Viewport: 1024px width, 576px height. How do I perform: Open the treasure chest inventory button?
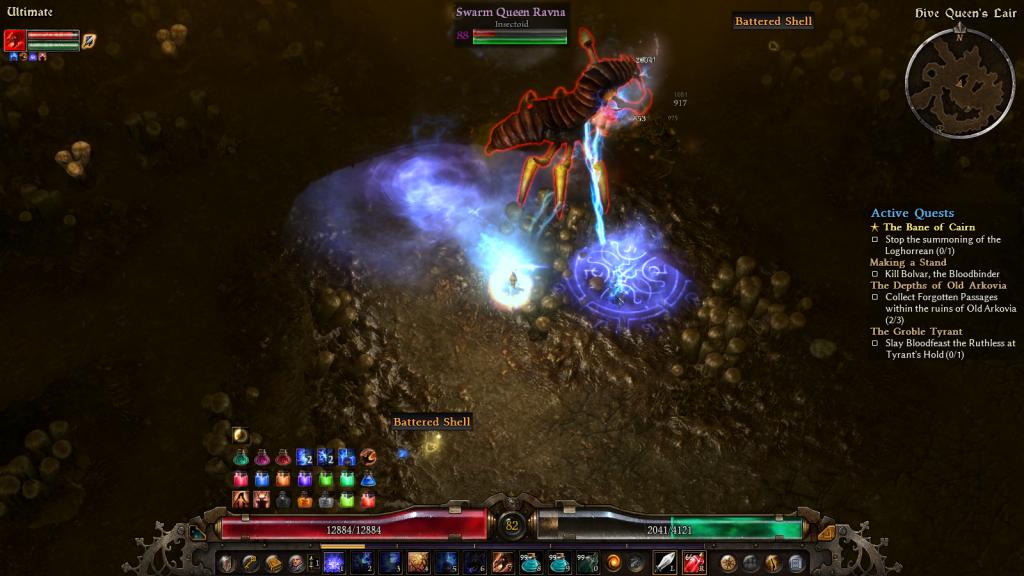(274, 563)
